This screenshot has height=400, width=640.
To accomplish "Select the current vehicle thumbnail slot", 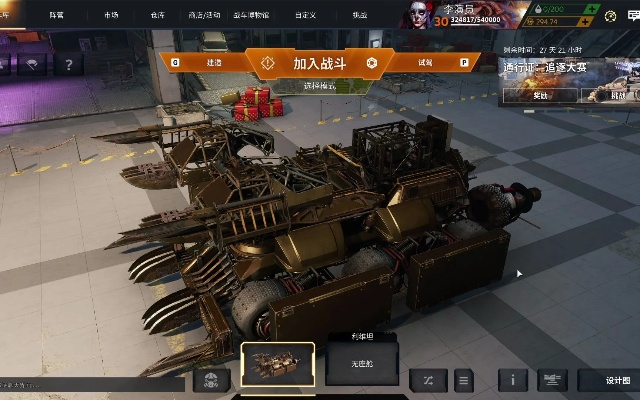I will [x=278, y=364].
